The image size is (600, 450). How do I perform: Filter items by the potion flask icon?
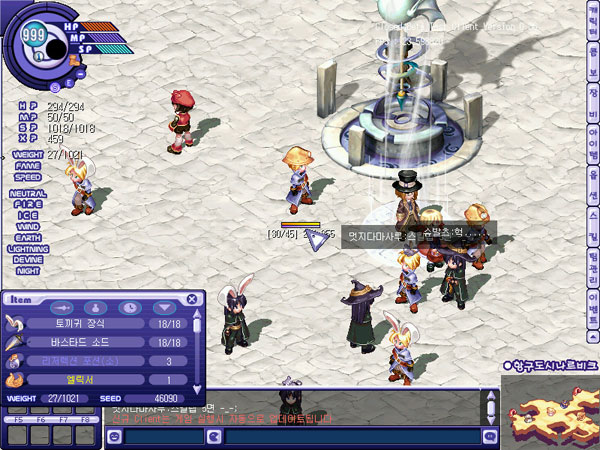coord(95,308)
